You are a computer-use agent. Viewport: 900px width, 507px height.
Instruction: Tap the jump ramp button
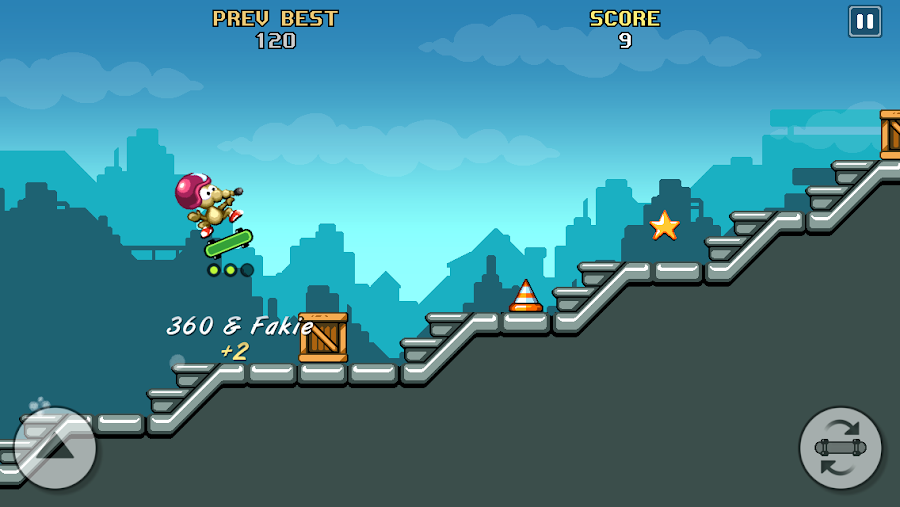[55, 448]
